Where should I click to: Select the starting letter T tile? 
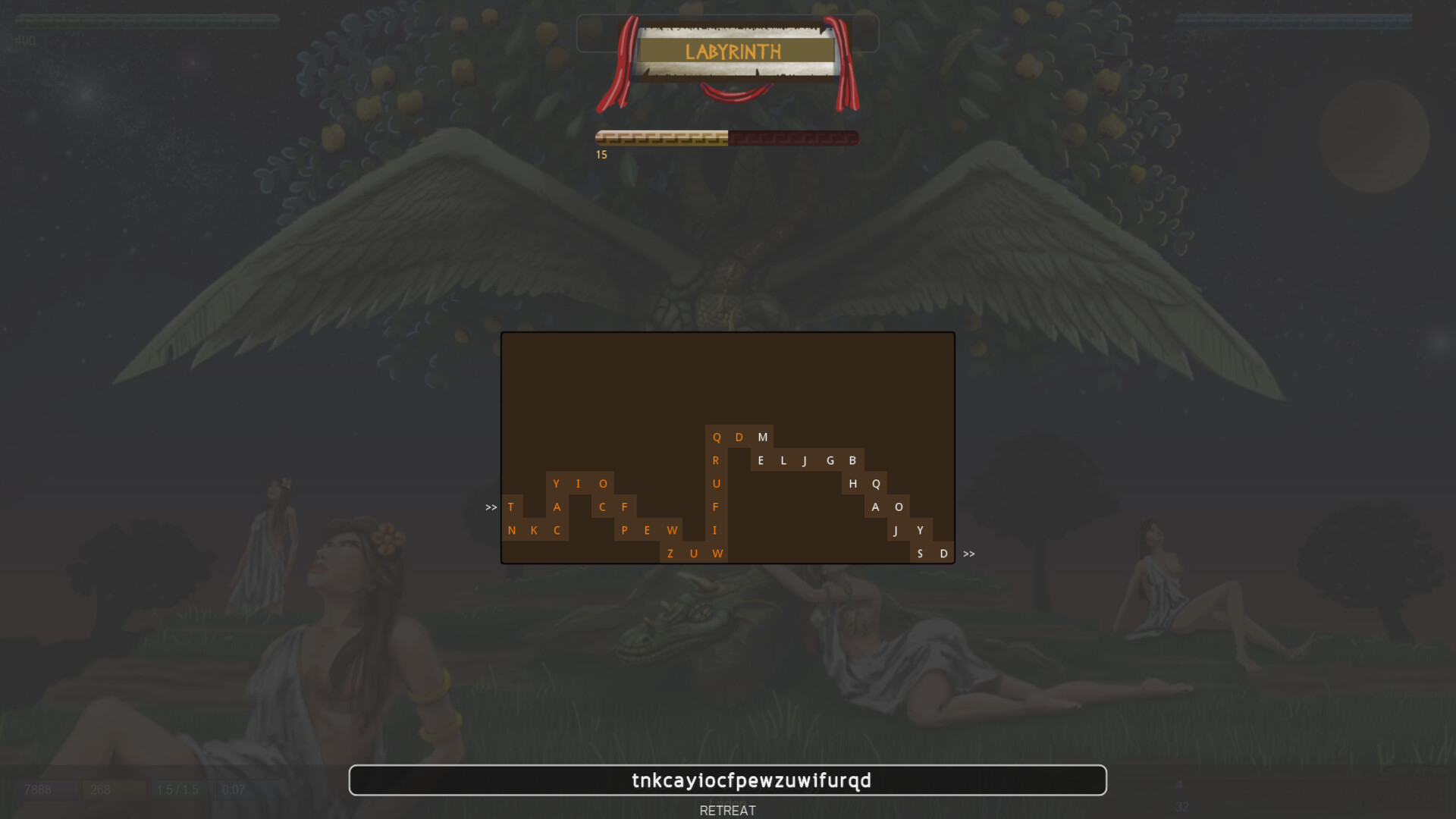[511, 507]
